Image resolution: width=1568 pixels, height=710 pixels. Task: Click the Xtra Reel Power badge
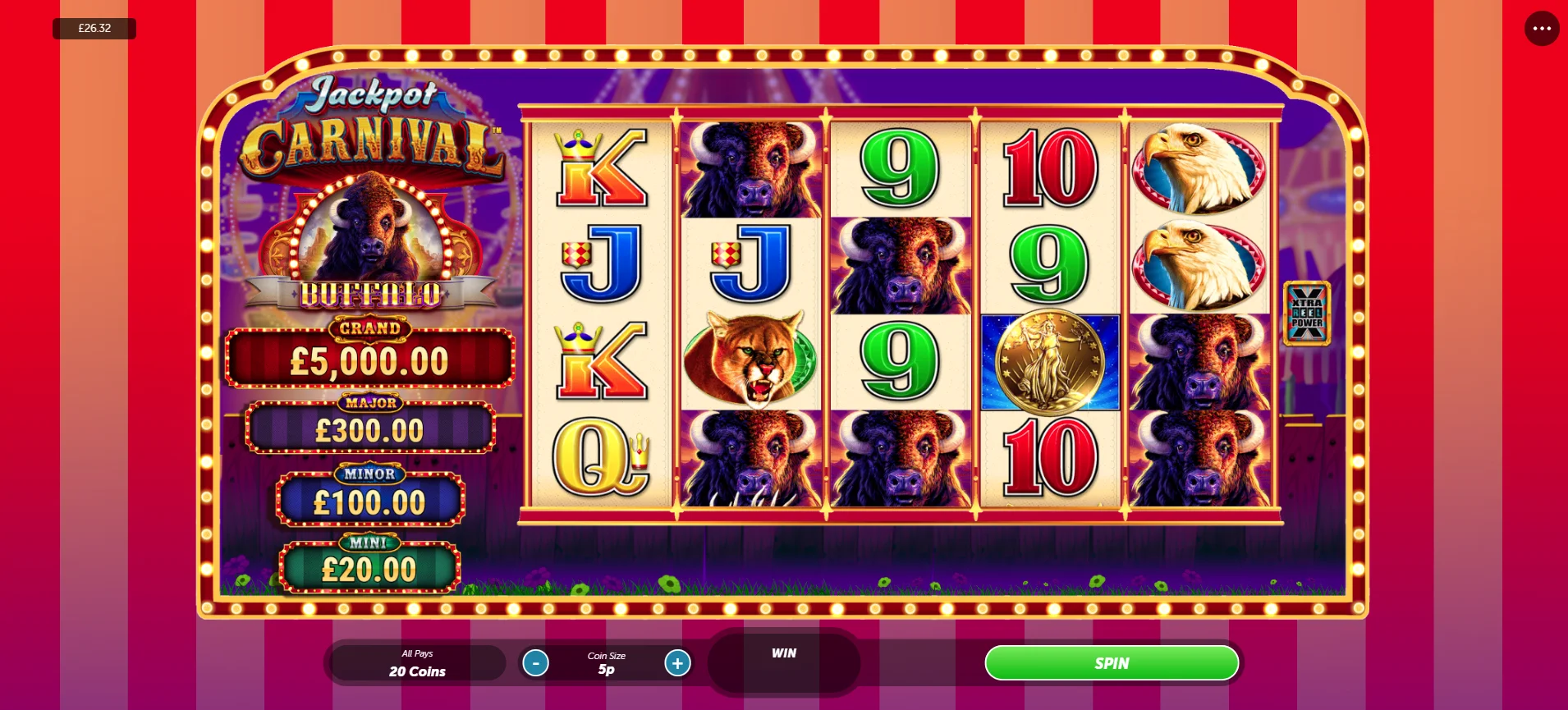pos(1305,314)
